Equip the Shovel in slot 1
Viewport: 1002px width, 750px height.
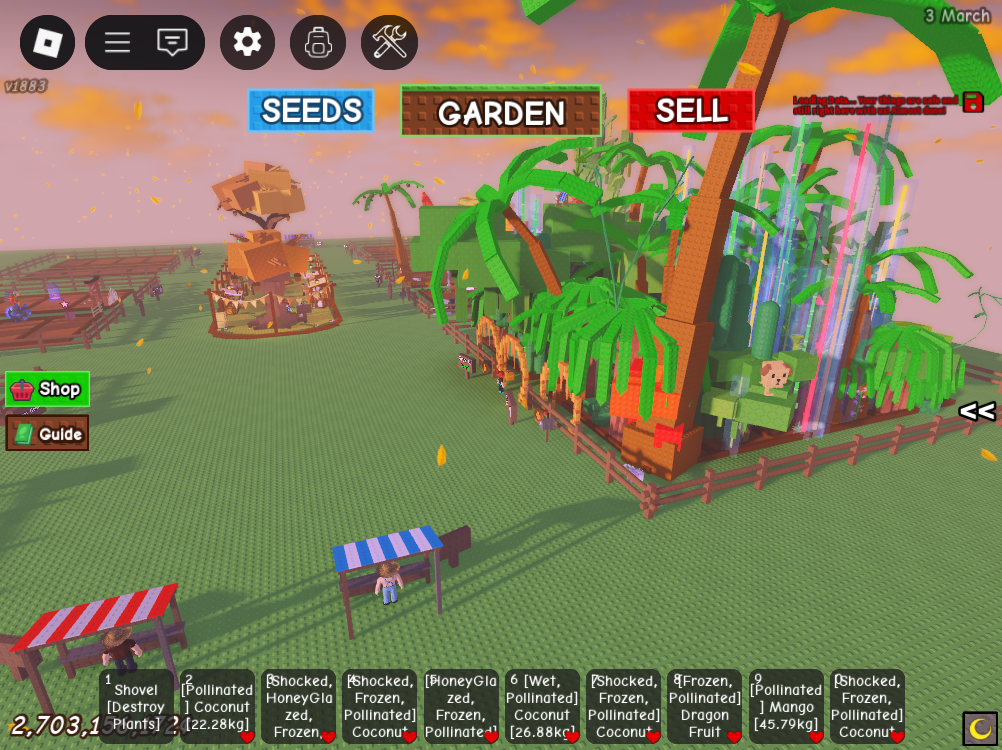tap(136, 706)
